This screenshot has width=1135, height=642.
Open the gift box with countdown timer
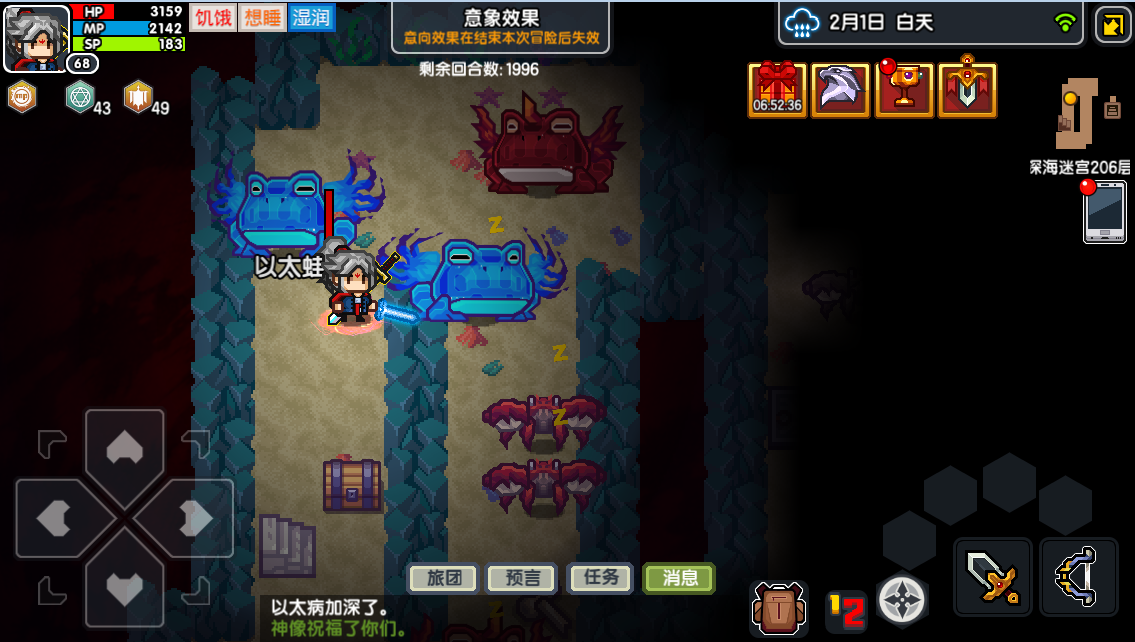[777, 90]
